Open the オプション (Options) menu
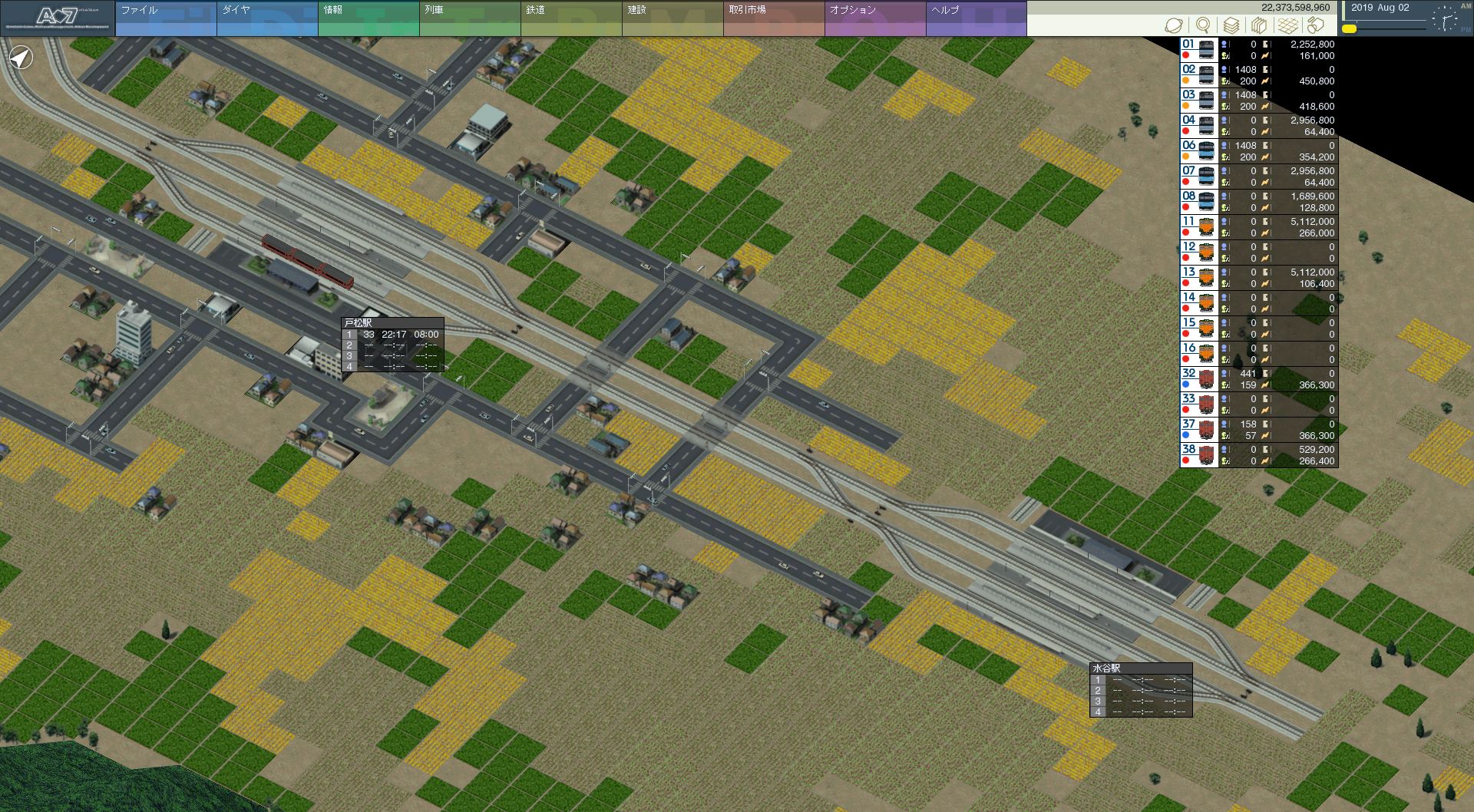This screenshot has height=812, width=1474. [874, 18]
